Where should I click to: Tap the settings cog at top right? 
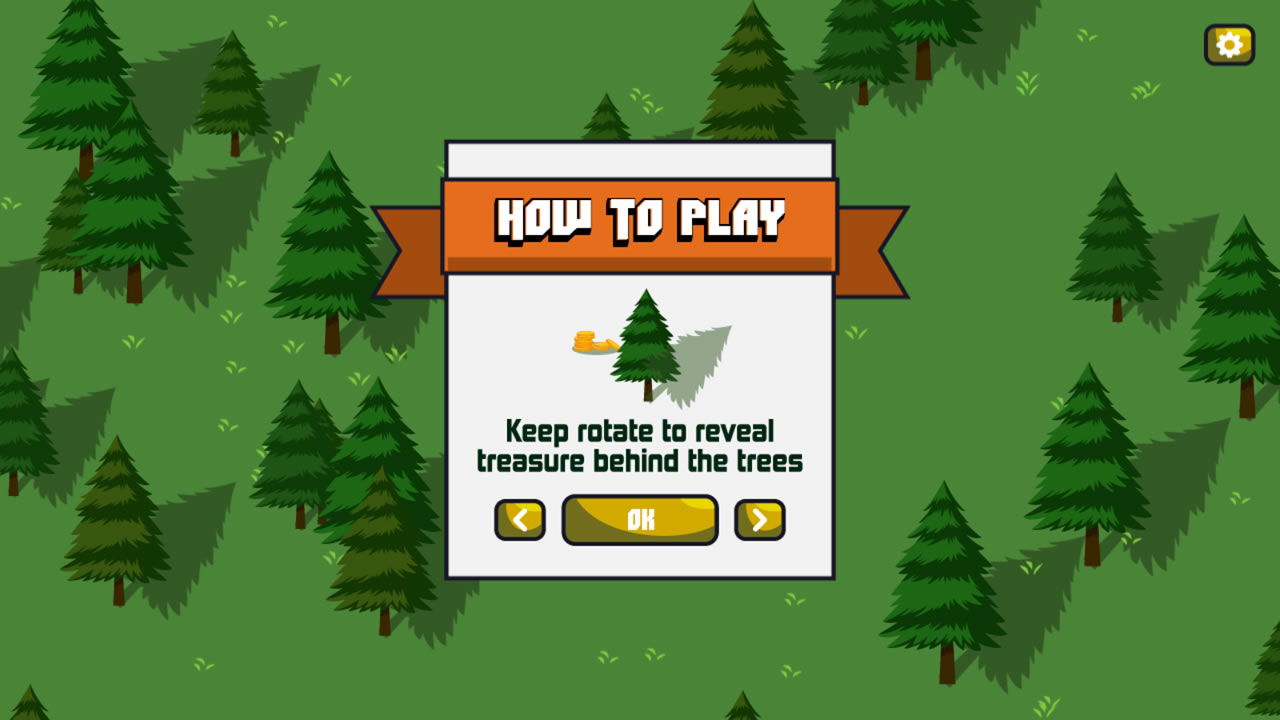tap(1229, 44)
